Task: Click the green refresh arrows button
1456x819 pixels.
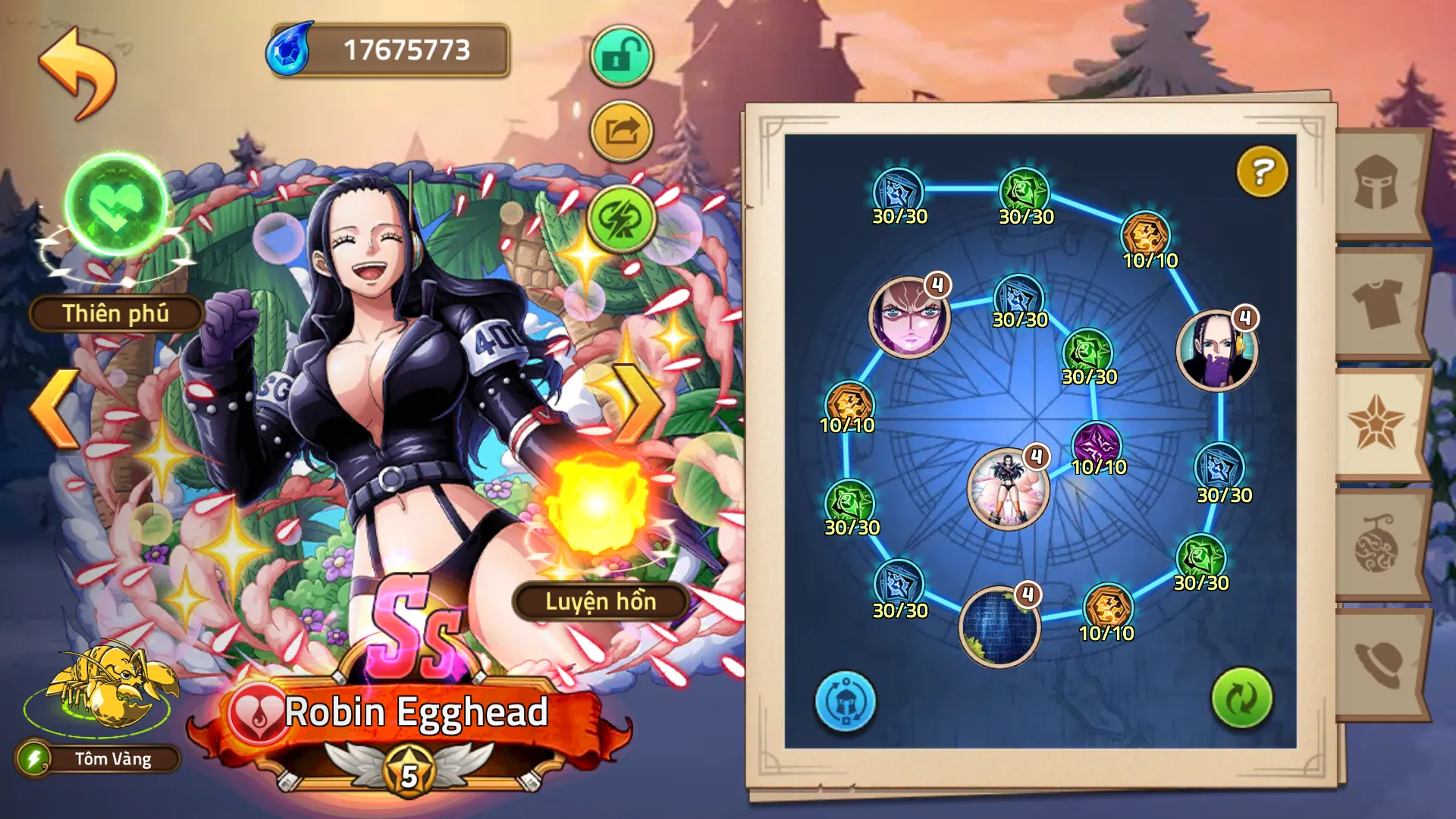Action: pyautogui.click(x=1241, y=698)
